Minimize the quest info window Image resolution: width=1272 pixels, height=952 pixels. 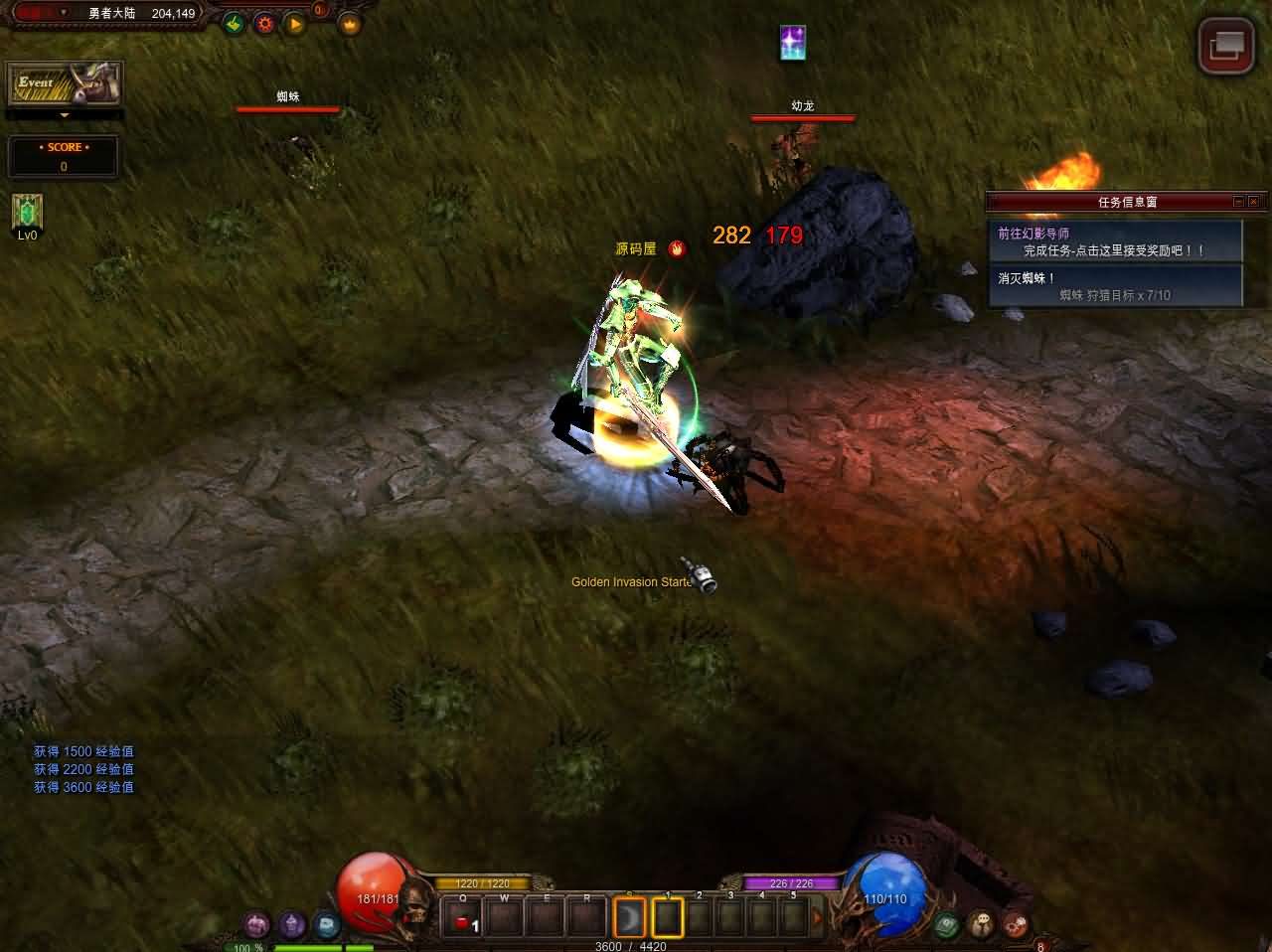[x=1238, y=202]
